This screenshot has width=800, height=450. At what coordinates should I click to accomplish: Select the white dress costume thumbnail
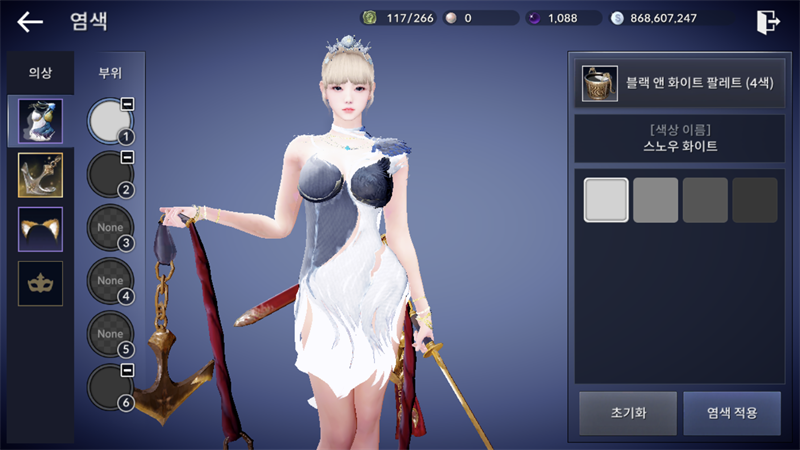[x=40, y=121]
